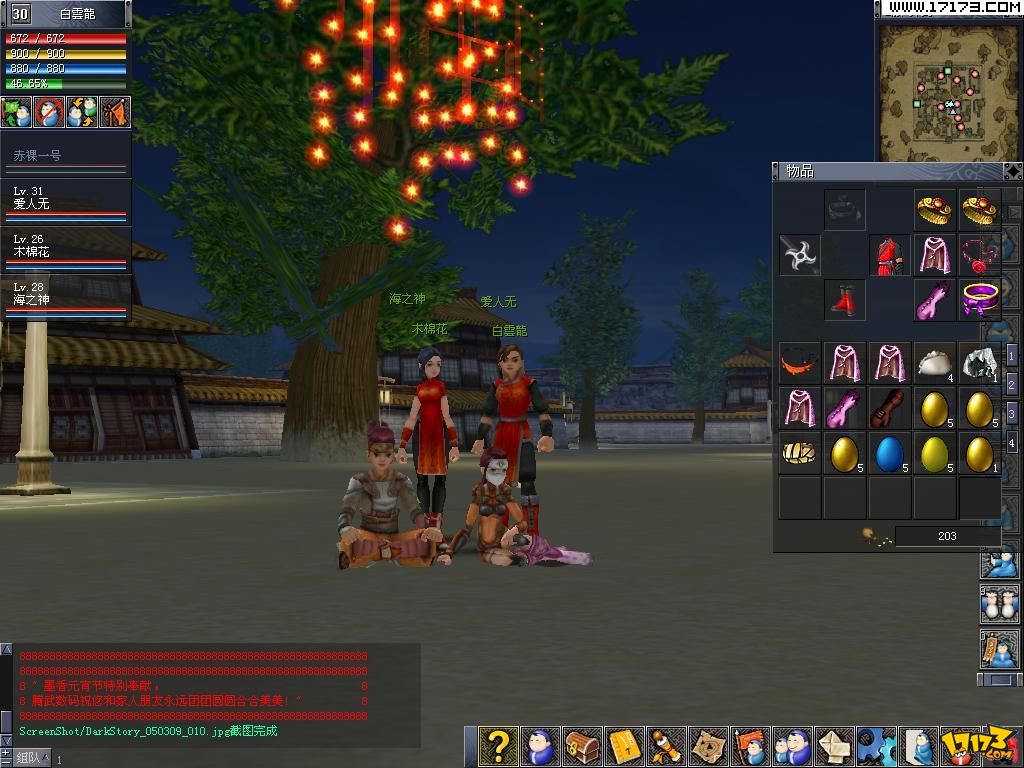This screenshot has height=768, width=1024.
Task: Close the 物品 inventory window
Action: [x=1012, y=171]
